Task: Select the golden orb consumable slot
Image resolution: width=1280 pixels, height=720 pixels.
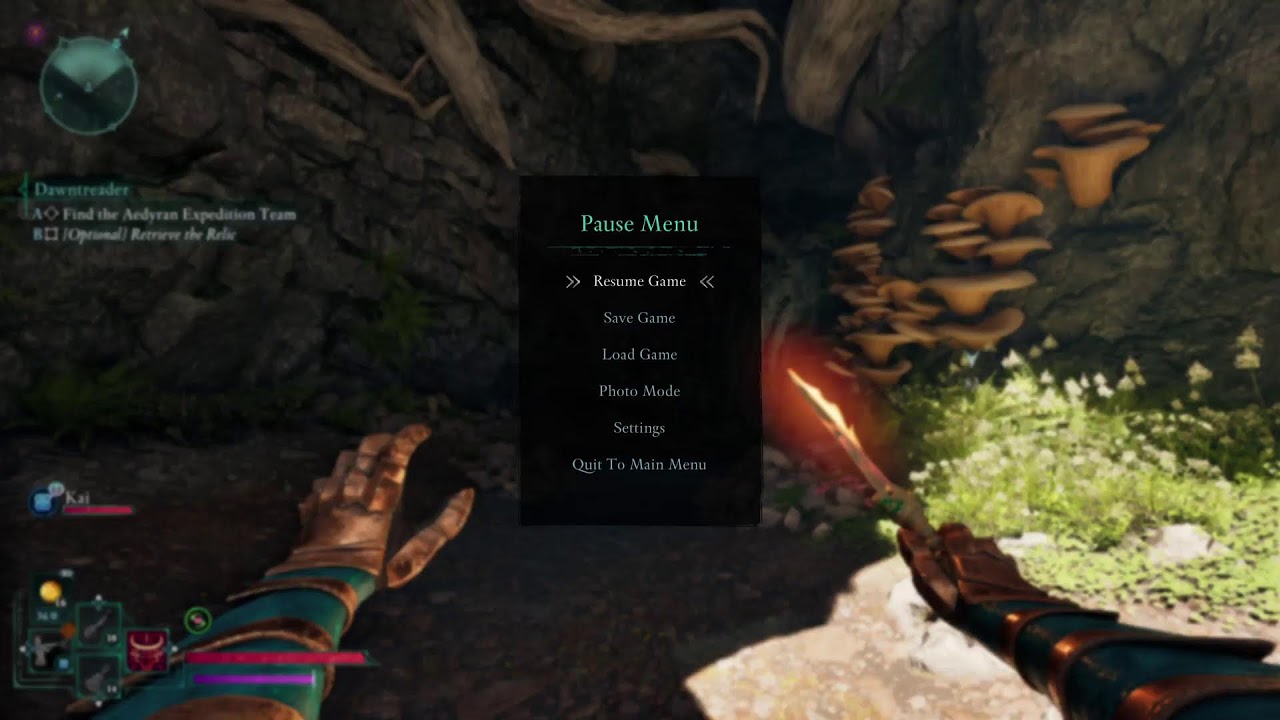Action: coord(49,593)
